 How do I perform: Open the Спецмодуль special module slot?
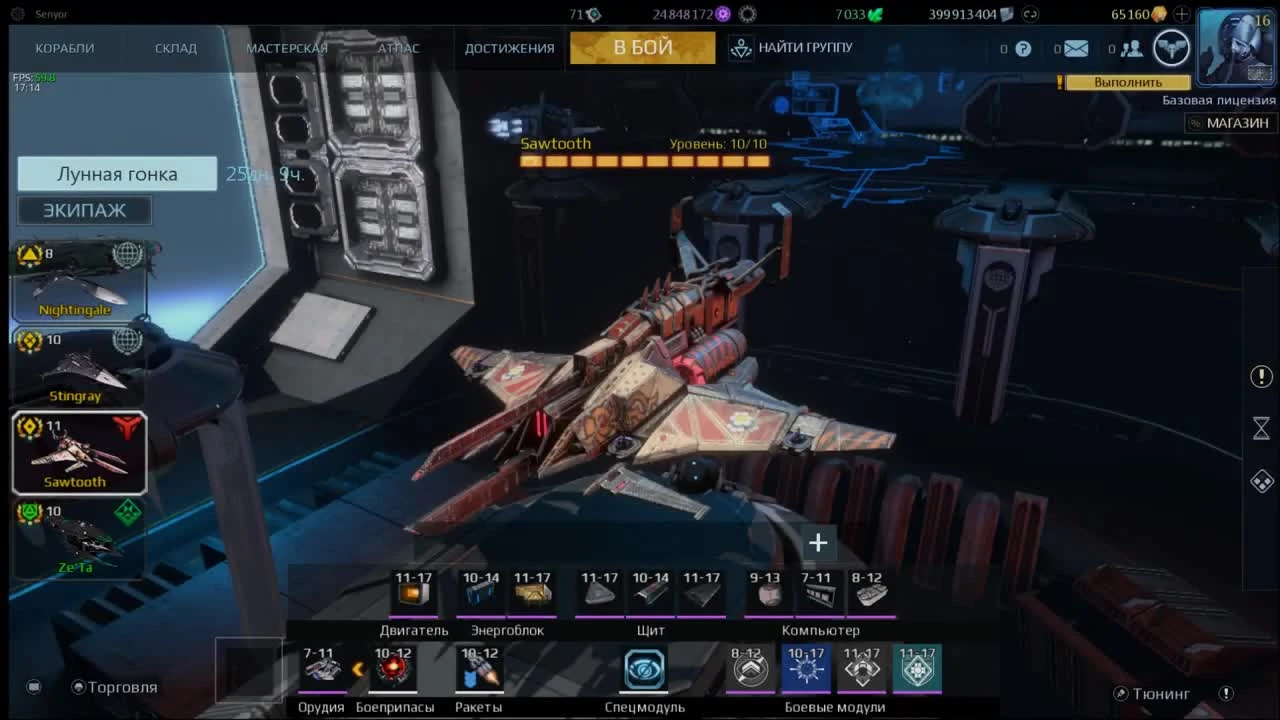tap(643, 668)
